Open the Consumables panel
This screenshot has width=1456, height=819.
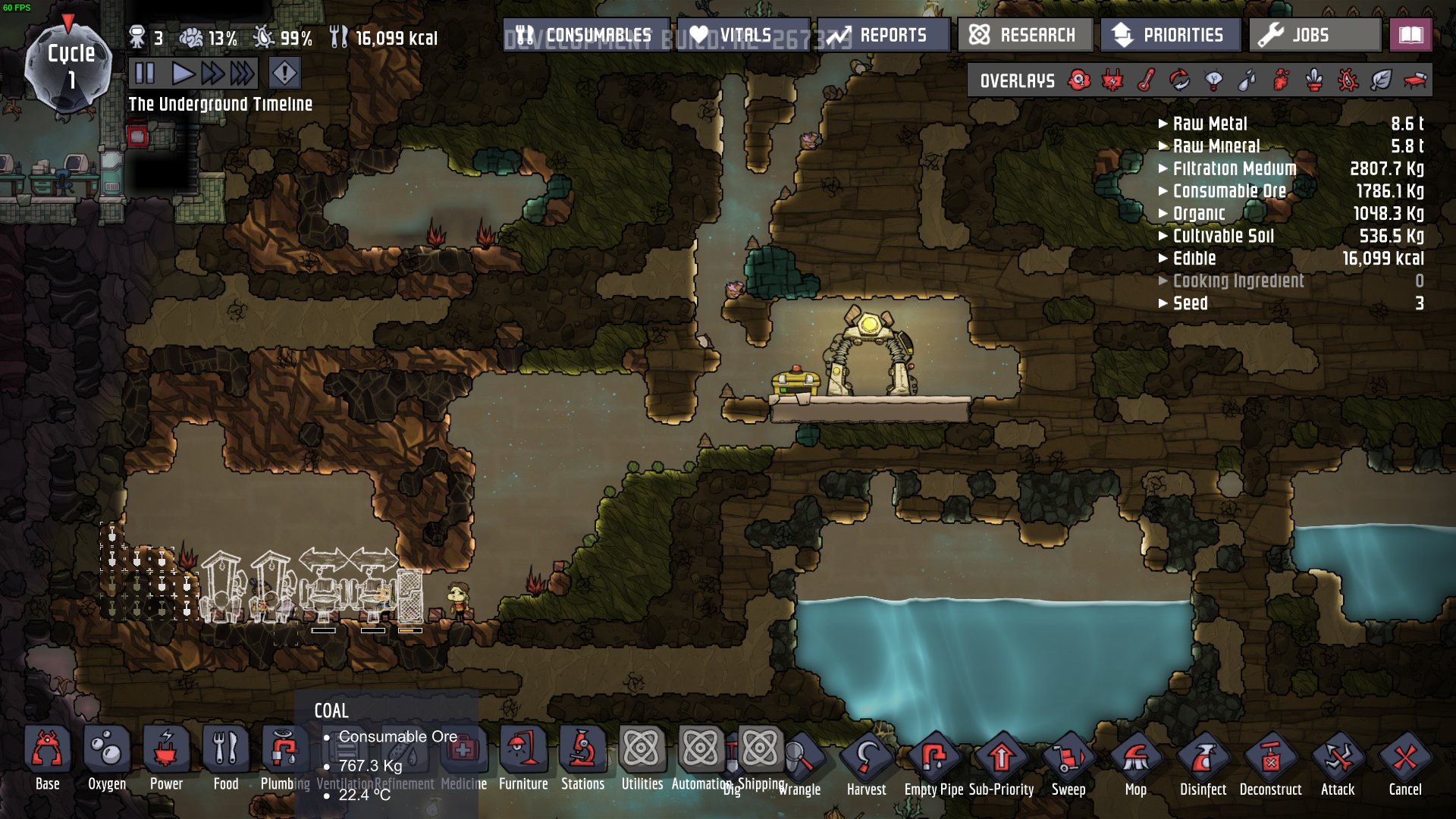pyautogui.click(x=586, y=35)
